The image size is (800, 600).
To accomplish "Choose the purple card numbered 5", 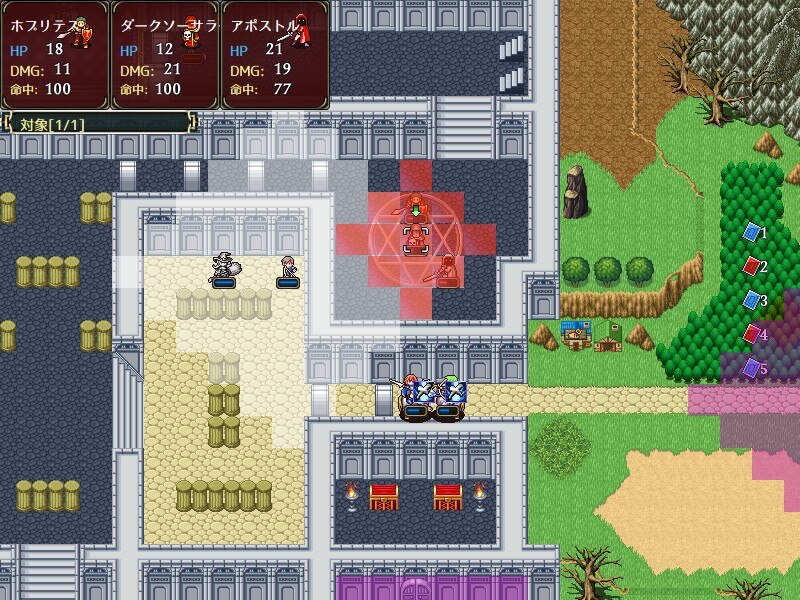I will tap(751, 368).
